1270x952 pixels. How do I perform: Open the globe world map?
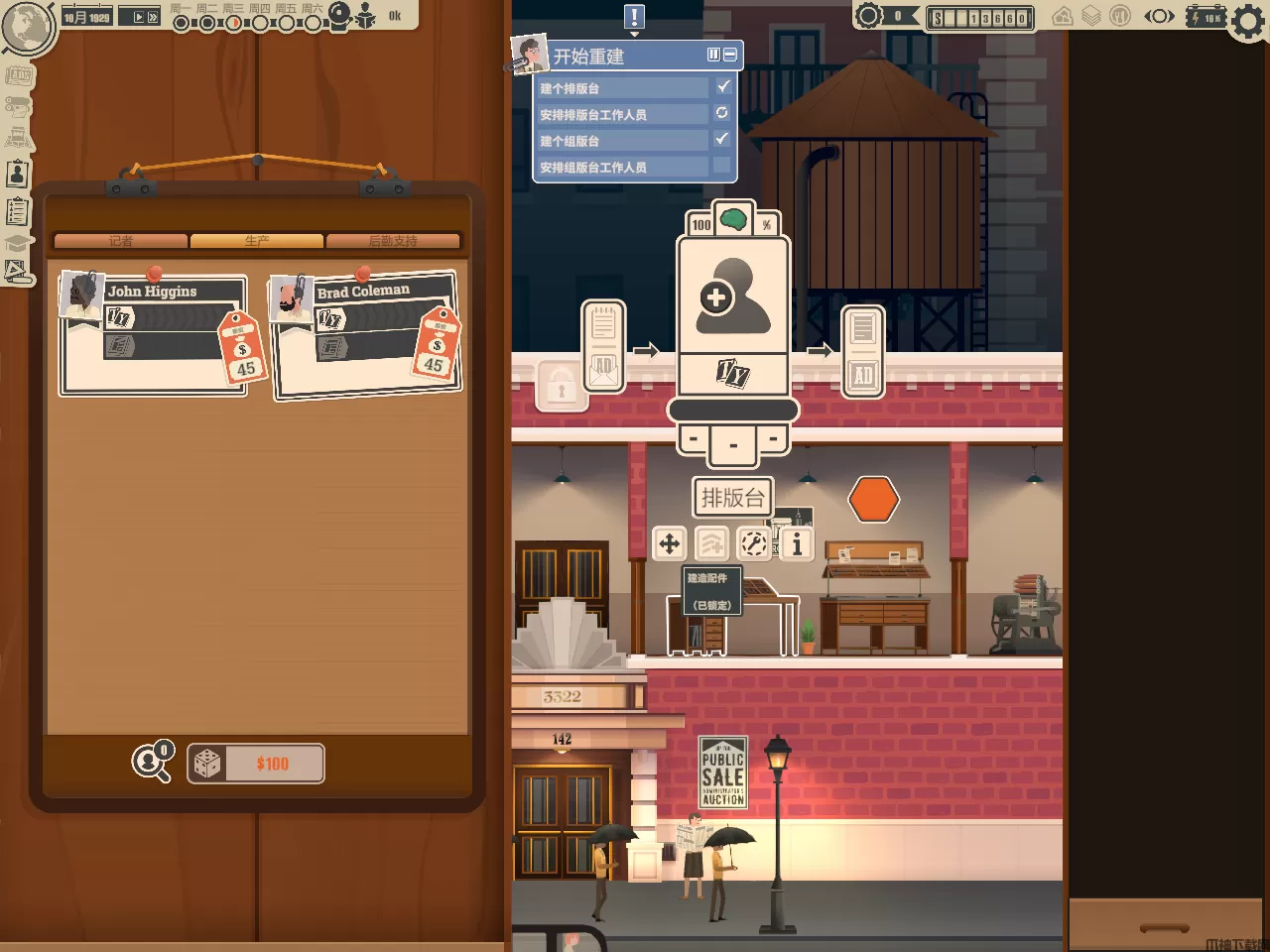tap(27, 25)
